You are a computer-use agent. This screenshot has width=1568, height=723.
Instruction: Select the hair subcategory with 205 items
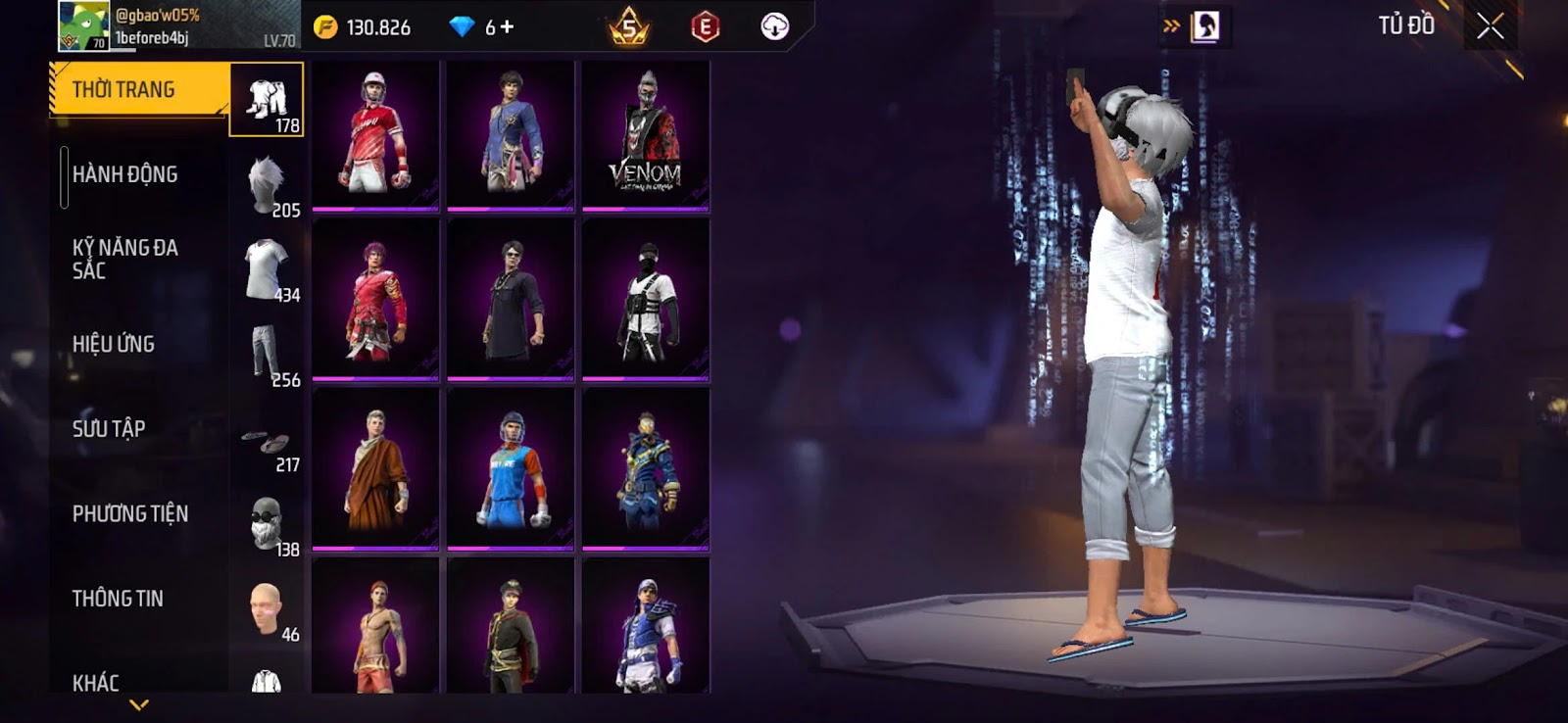268,184
